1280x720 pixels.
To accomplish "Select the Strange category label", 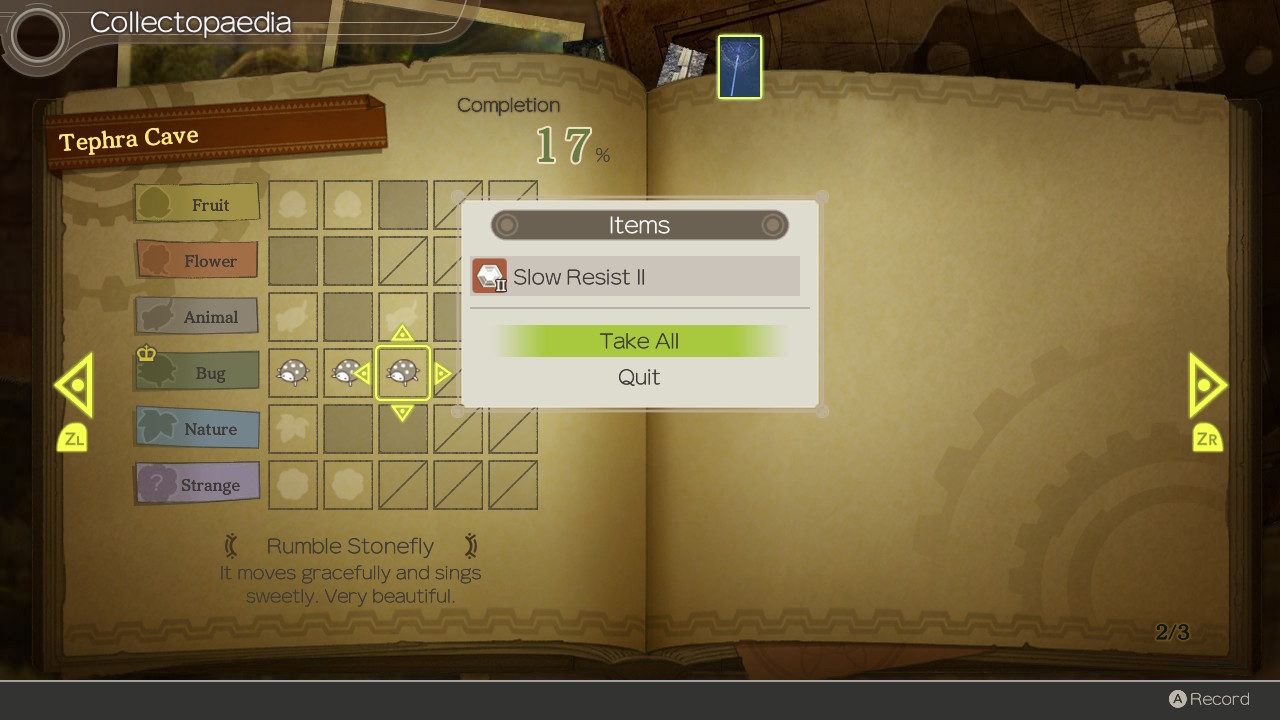I will (x=198, y=485).
